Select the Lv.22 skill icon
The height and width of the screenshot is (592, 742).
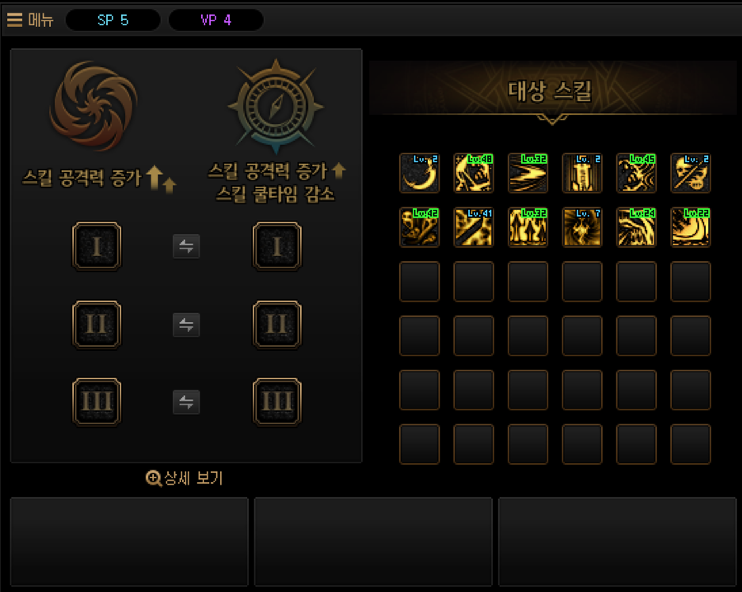[x=690, y=227]
